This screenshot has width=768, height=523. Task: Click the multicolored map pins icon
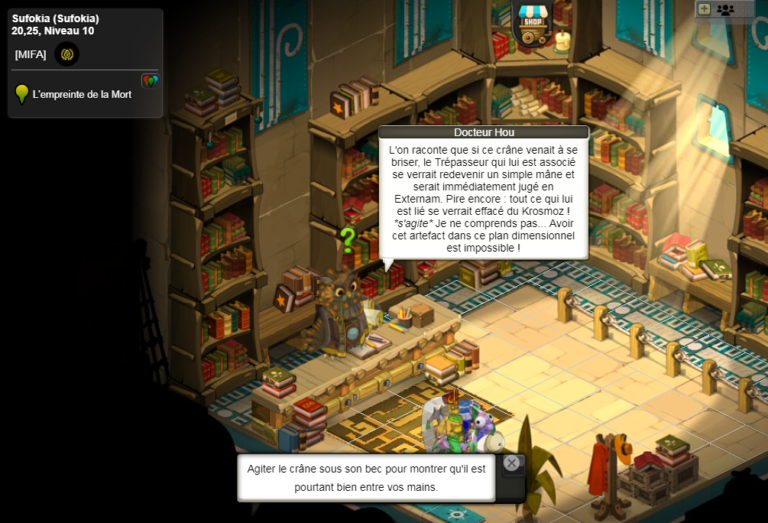click(x=150, y=80)
